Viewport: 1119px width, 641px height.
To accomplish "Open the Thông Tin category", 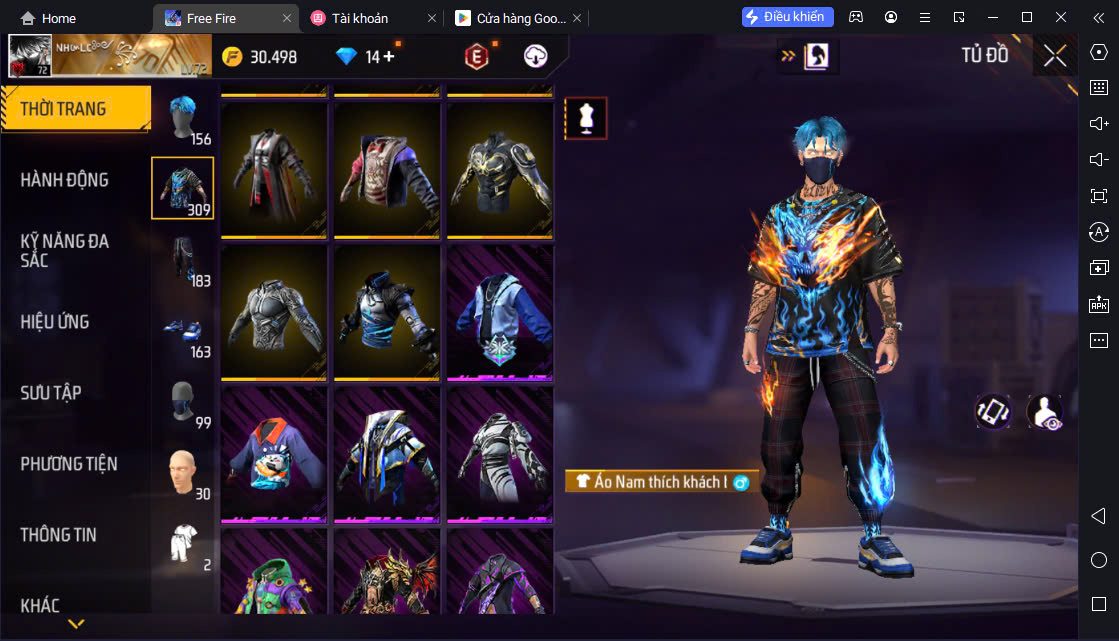I will click(59, 535).
